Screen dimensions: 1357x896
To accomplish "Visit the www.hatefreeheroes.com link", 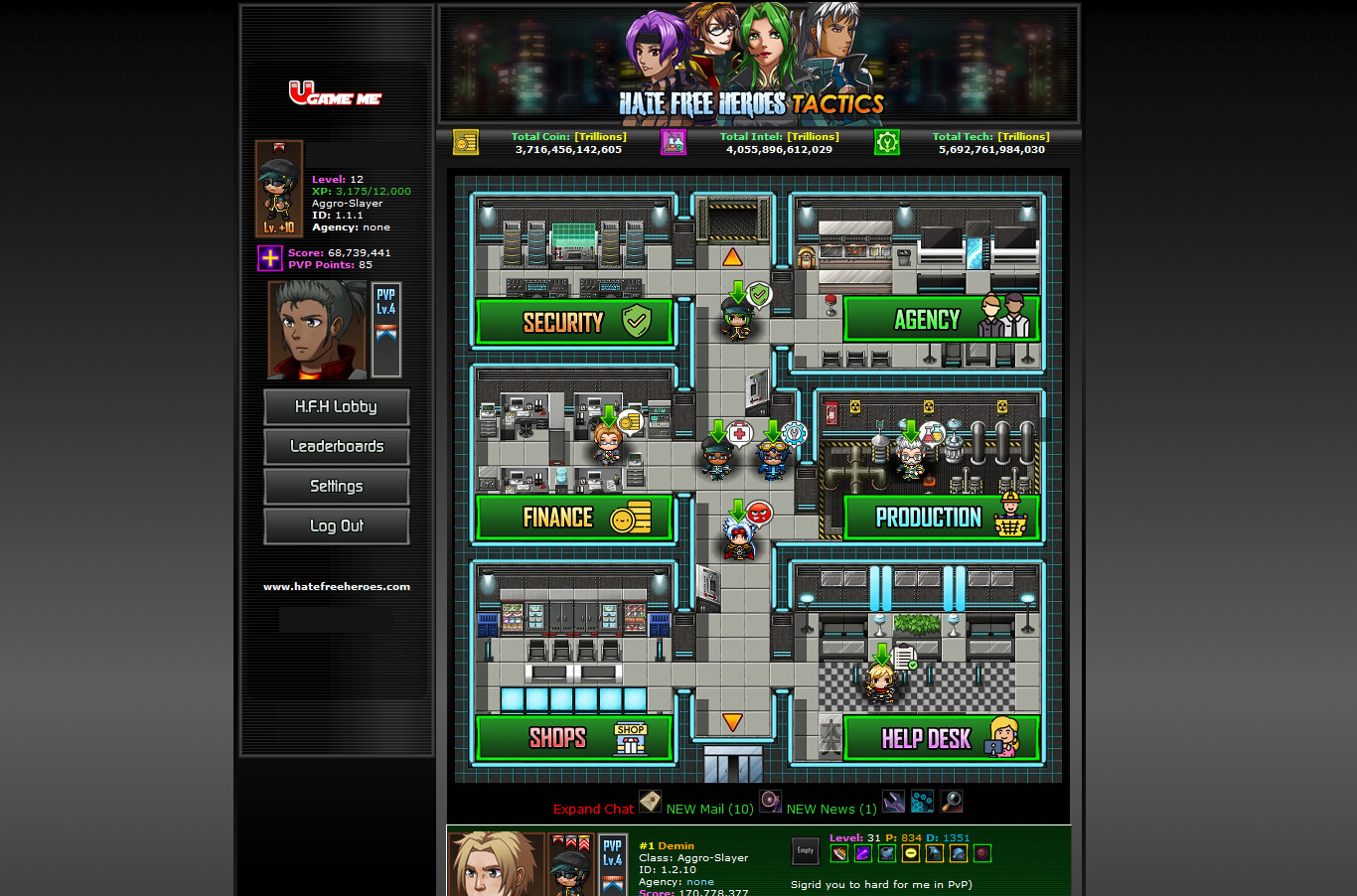I will 336,586.
